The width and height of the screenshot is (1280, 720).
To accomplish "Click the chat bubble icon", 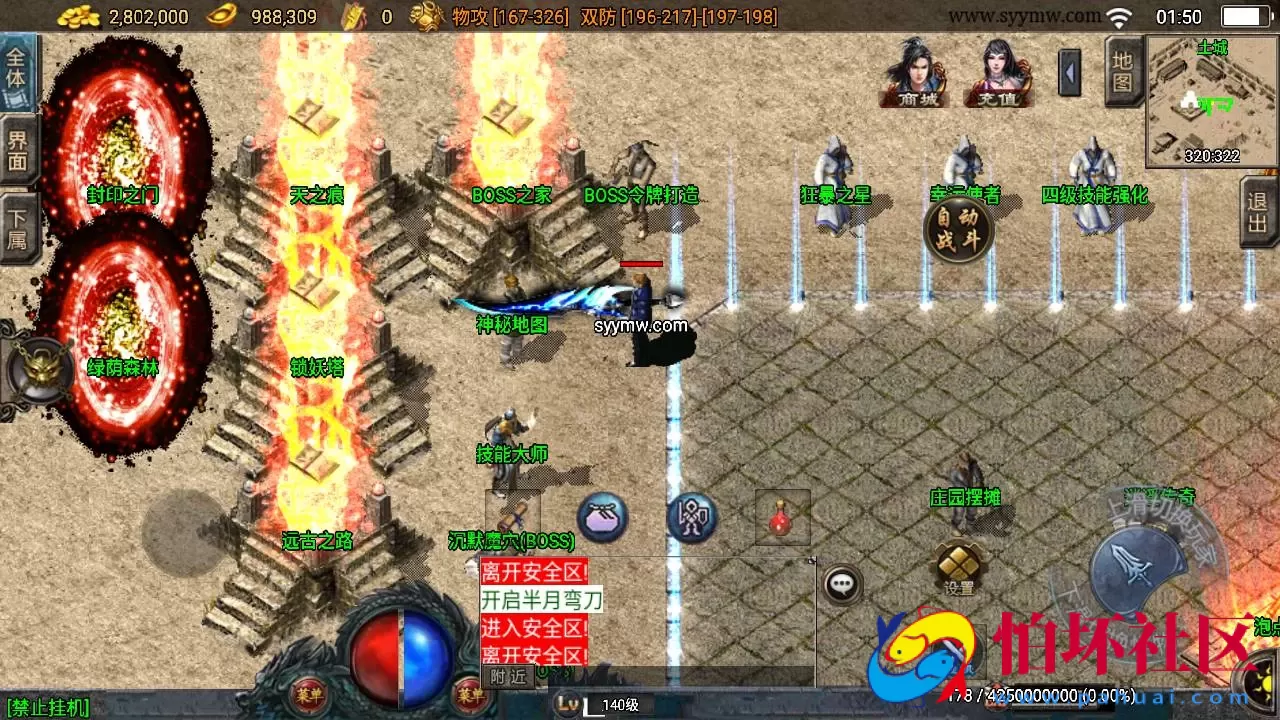I will click(x=841, y=583).
